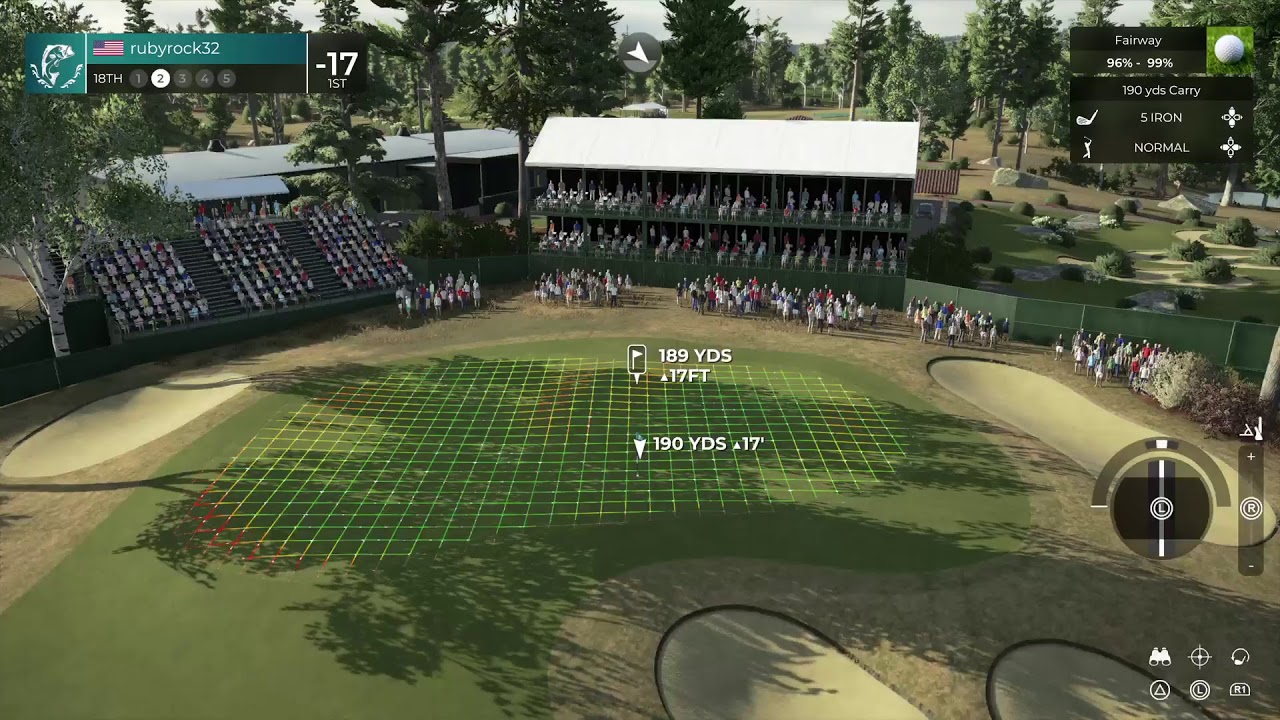Open the binoculars scout view icon
The width and height of the screenshot is (1280, 720).
click(x=1160, y=657)
